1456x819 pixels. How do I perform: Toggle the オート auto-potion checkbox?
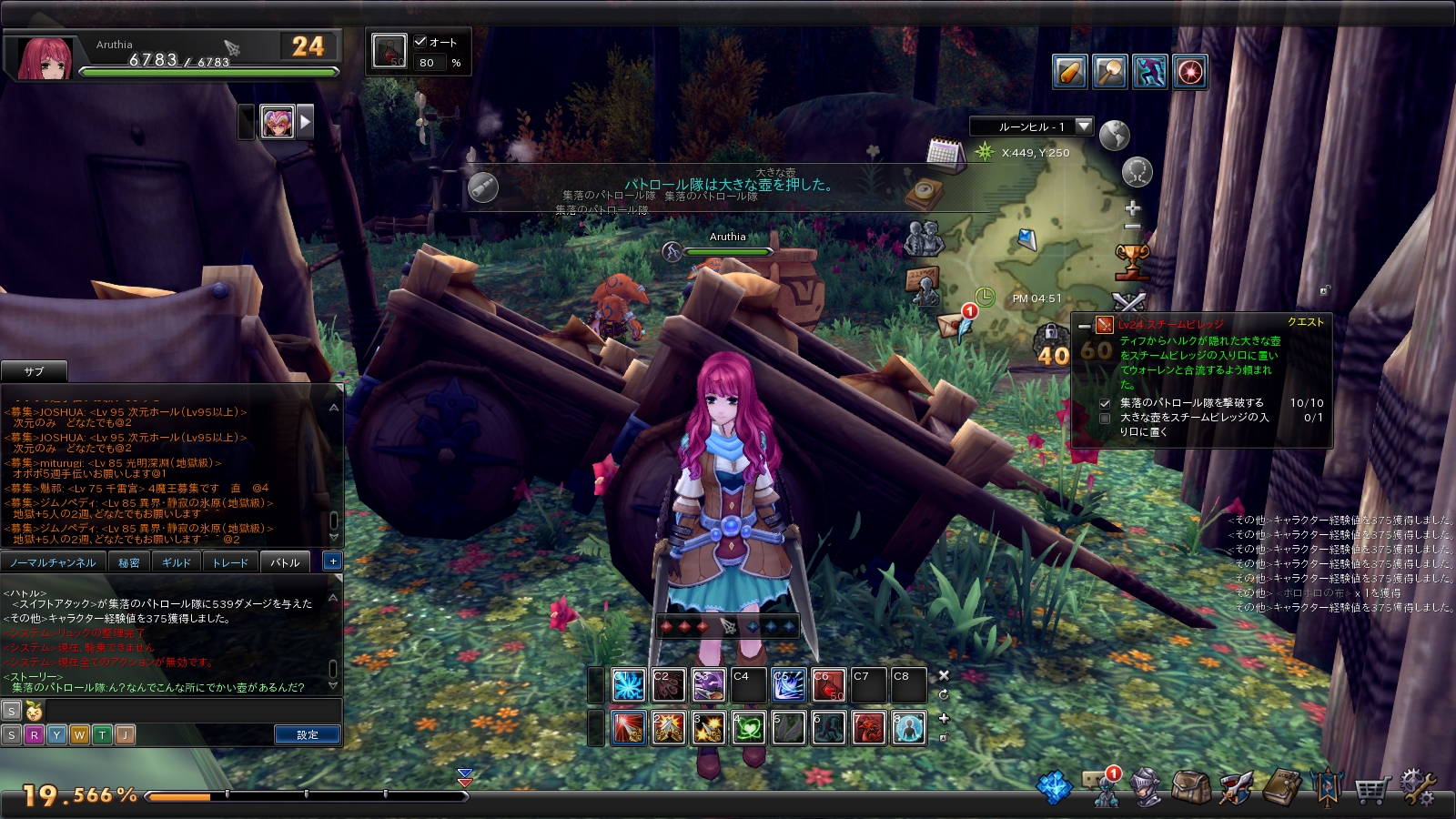(420, 41)
